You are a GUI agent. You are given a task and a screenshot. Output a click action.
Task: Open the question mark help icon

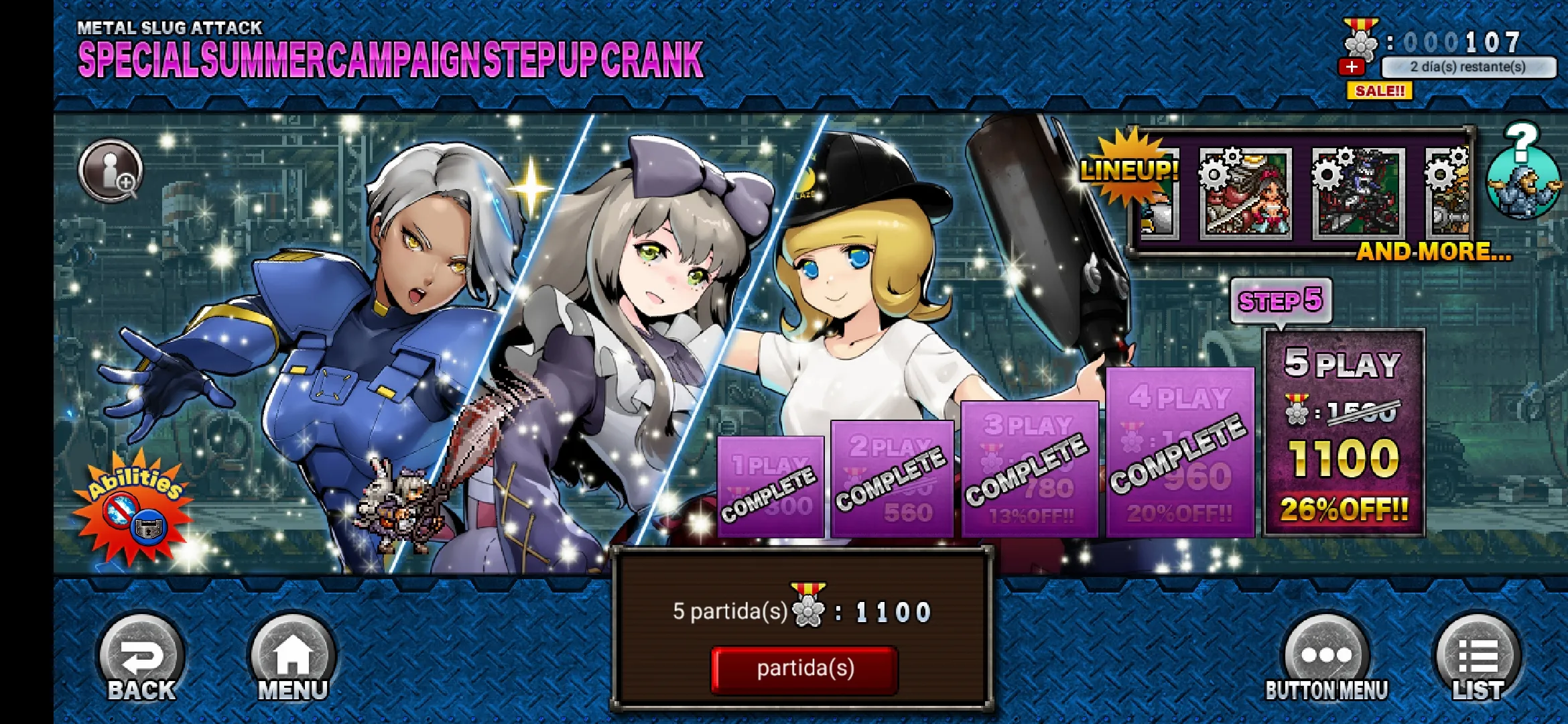point(1522,171)
